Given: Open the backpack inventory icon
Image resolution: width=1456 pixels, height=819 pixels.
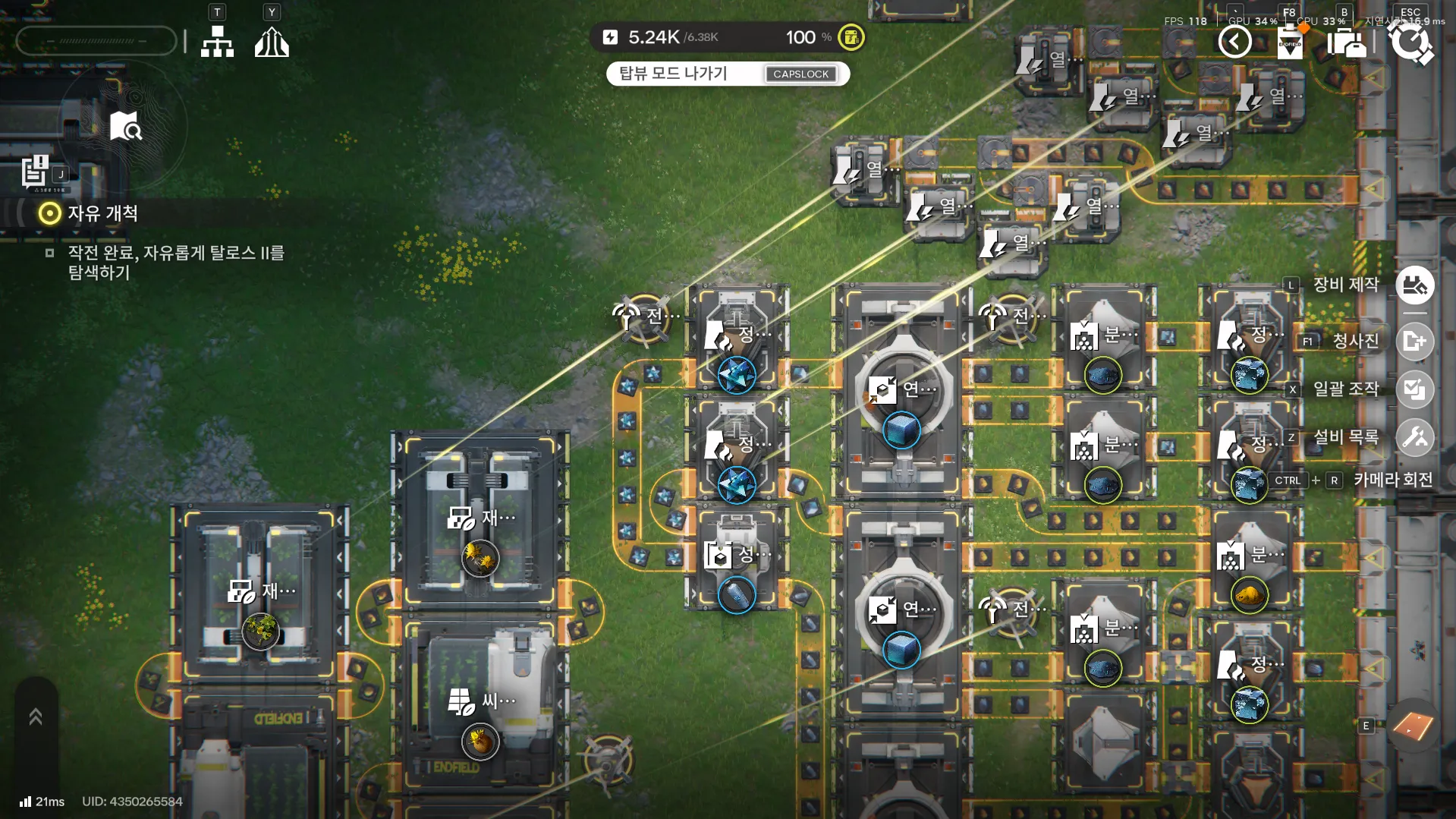Looking at the screenshot, I should (x=1347, y=42).
